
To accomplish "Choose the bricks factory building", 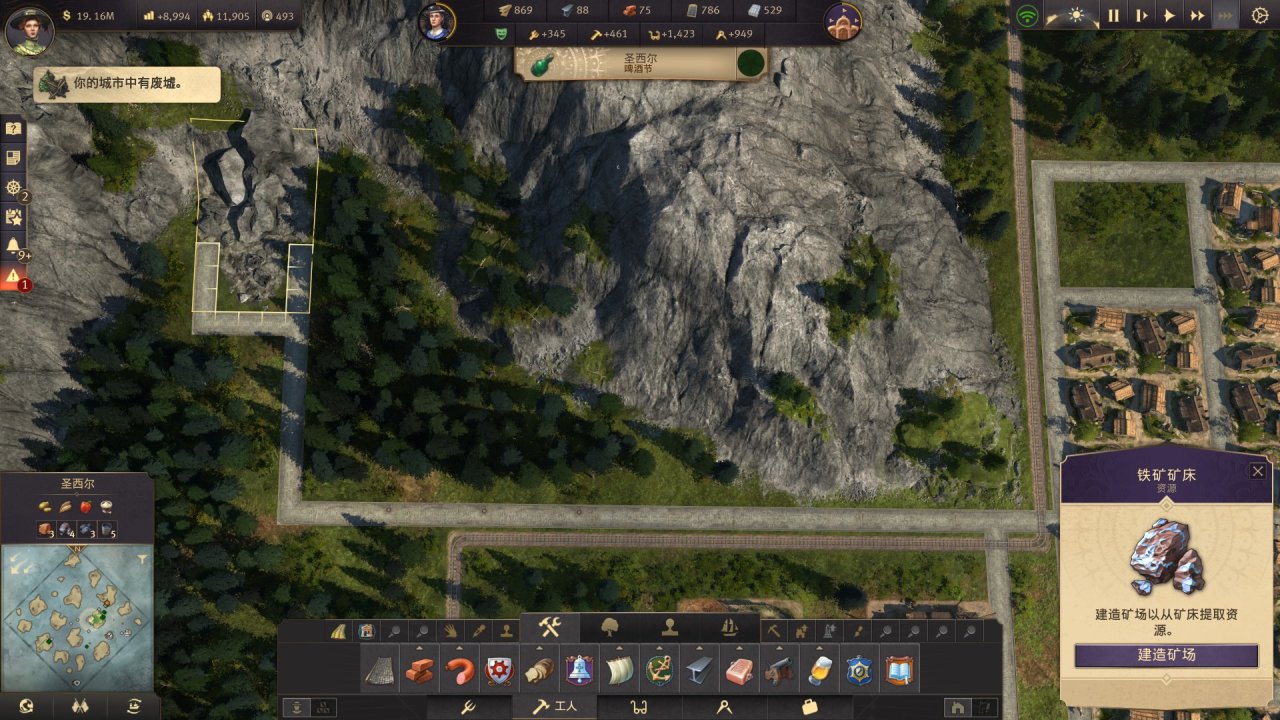I will pos(419,670).
